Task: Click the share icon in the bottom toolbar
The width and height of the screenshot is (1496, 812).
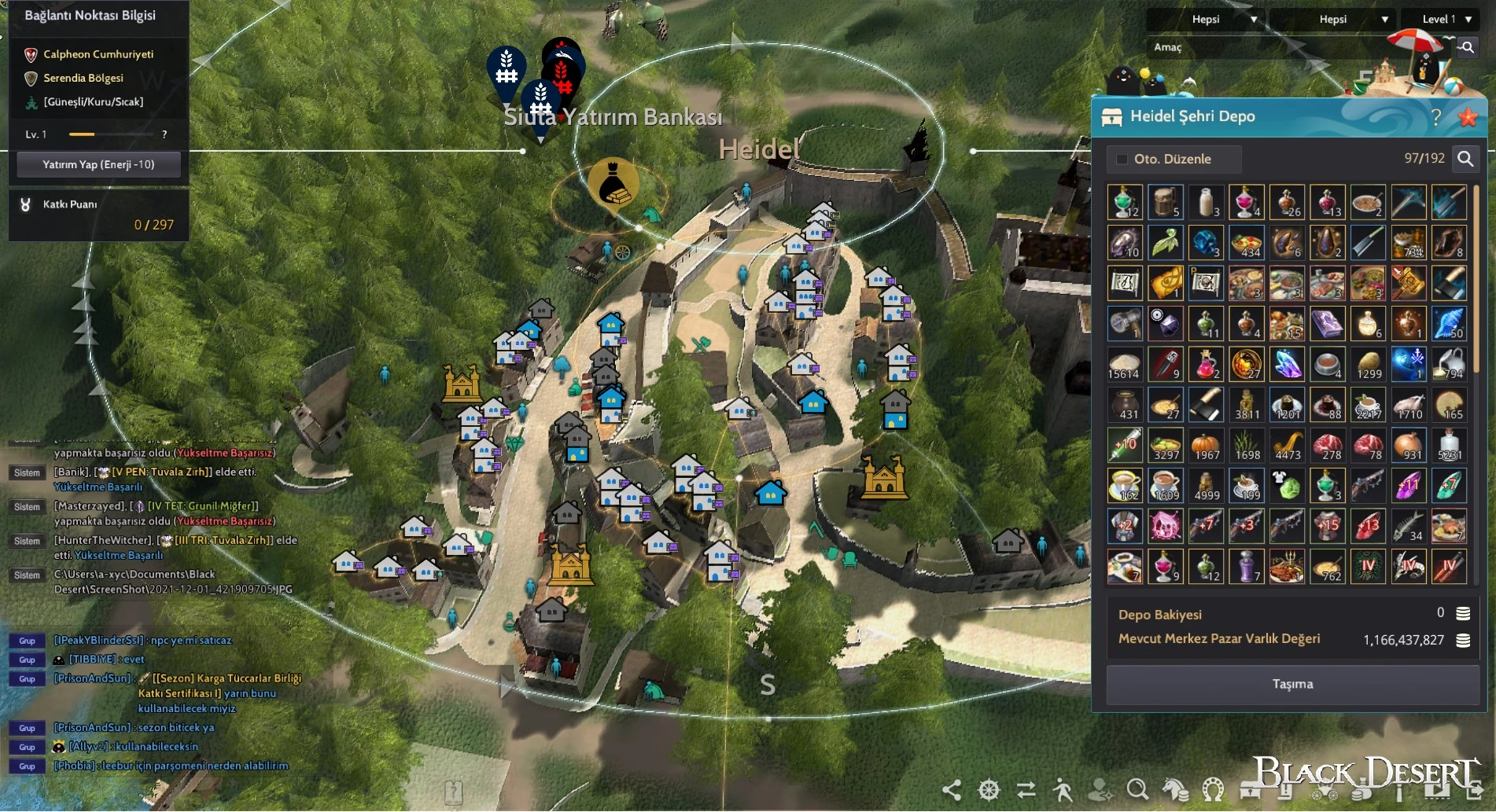Action: 952,789
